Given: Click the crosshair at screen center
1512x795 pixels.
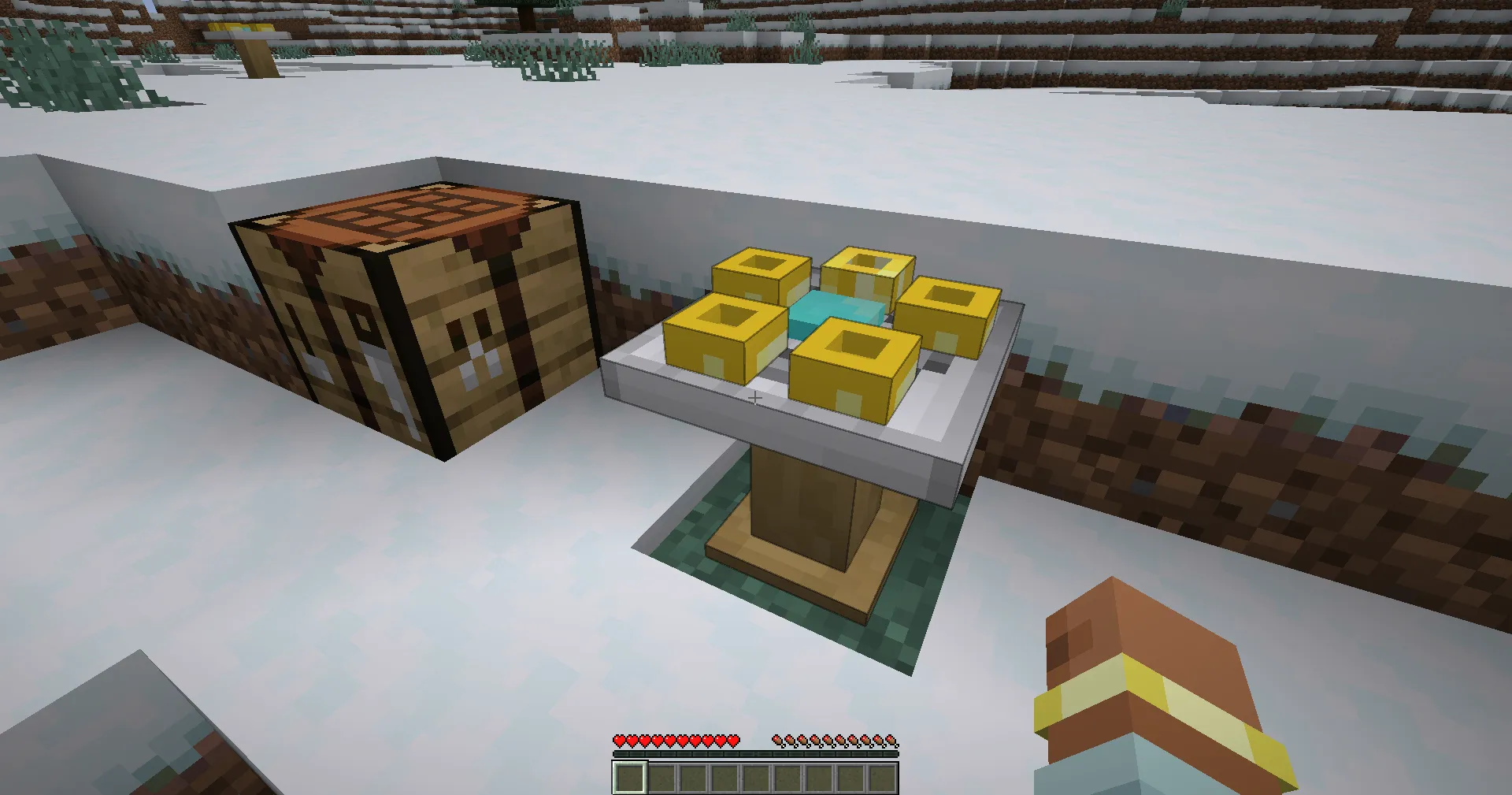Looking at the screenshot, I should [754, 396].
